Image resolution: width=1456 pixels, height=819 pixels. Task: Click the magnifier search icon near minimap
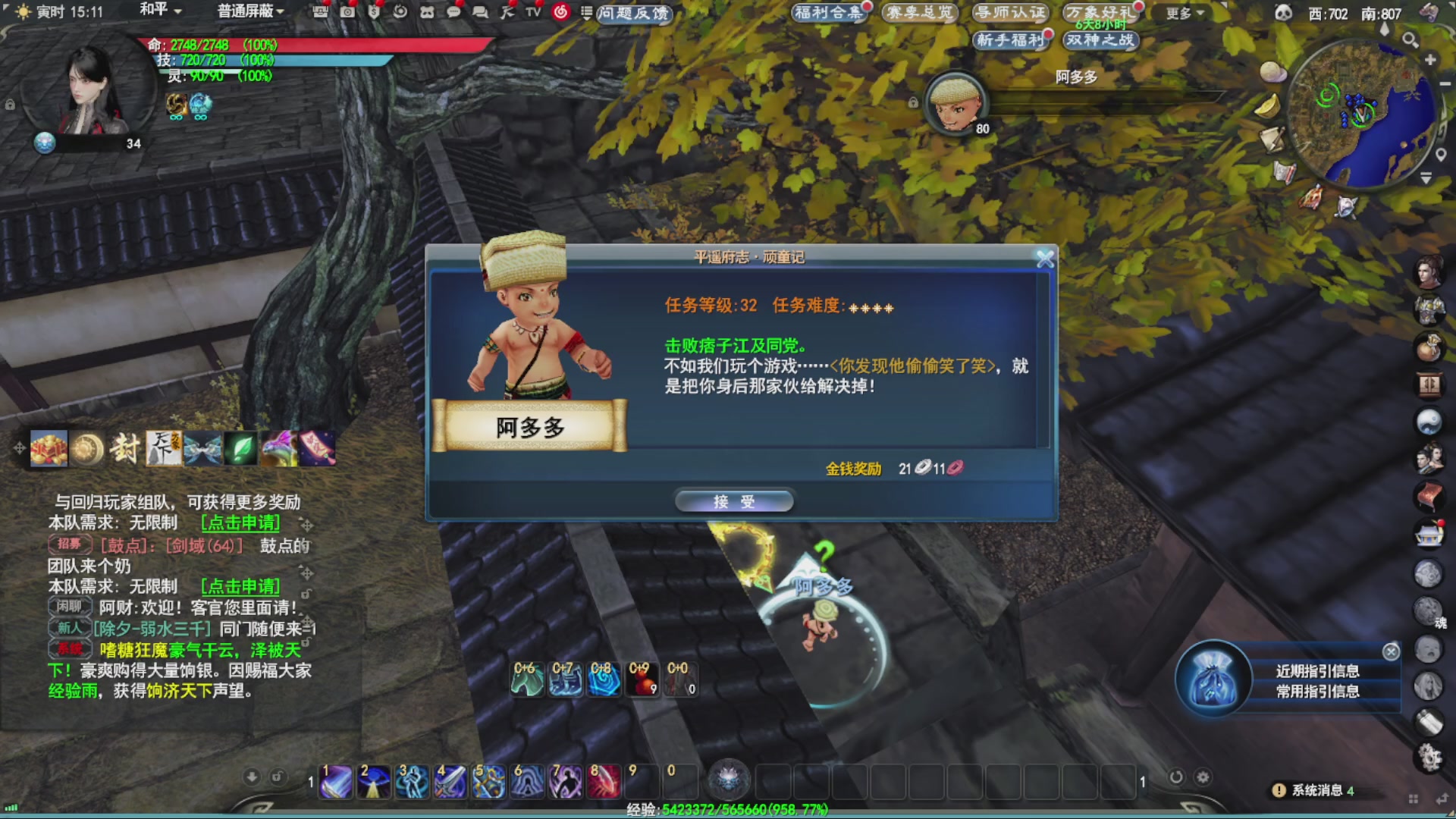(1410, 39)
